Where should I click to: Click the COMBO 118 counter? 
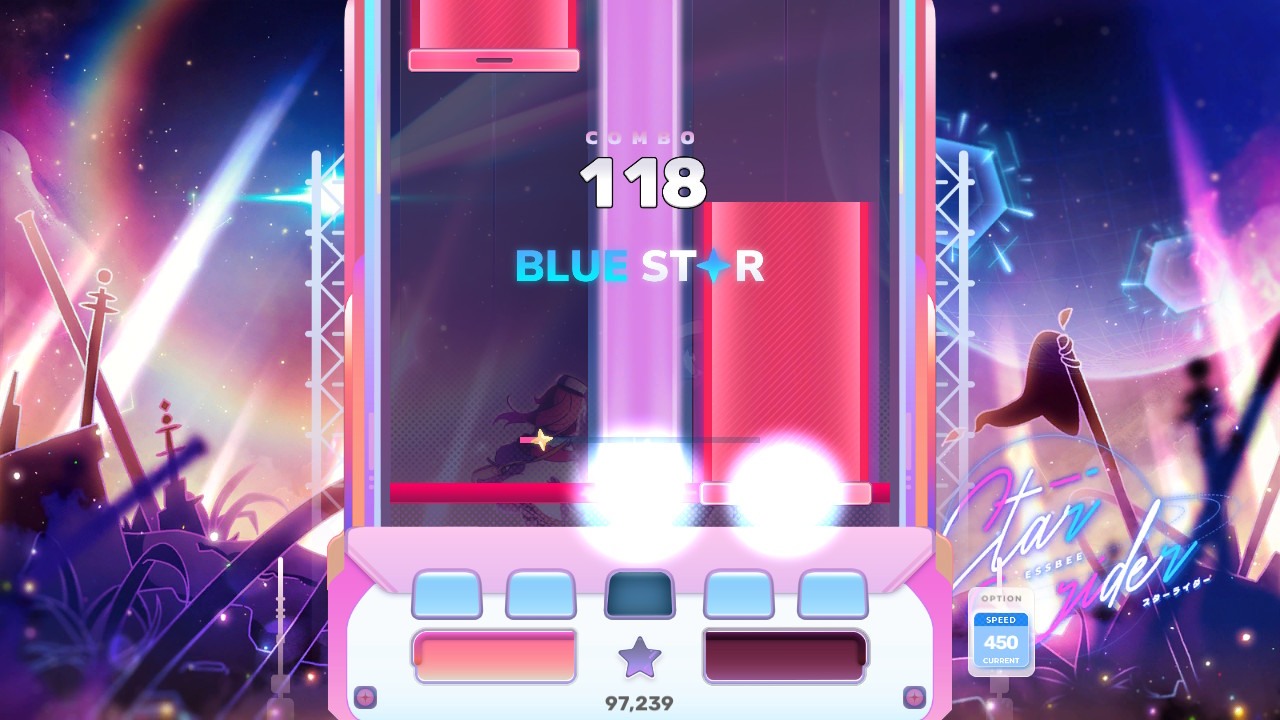[640, 180]
